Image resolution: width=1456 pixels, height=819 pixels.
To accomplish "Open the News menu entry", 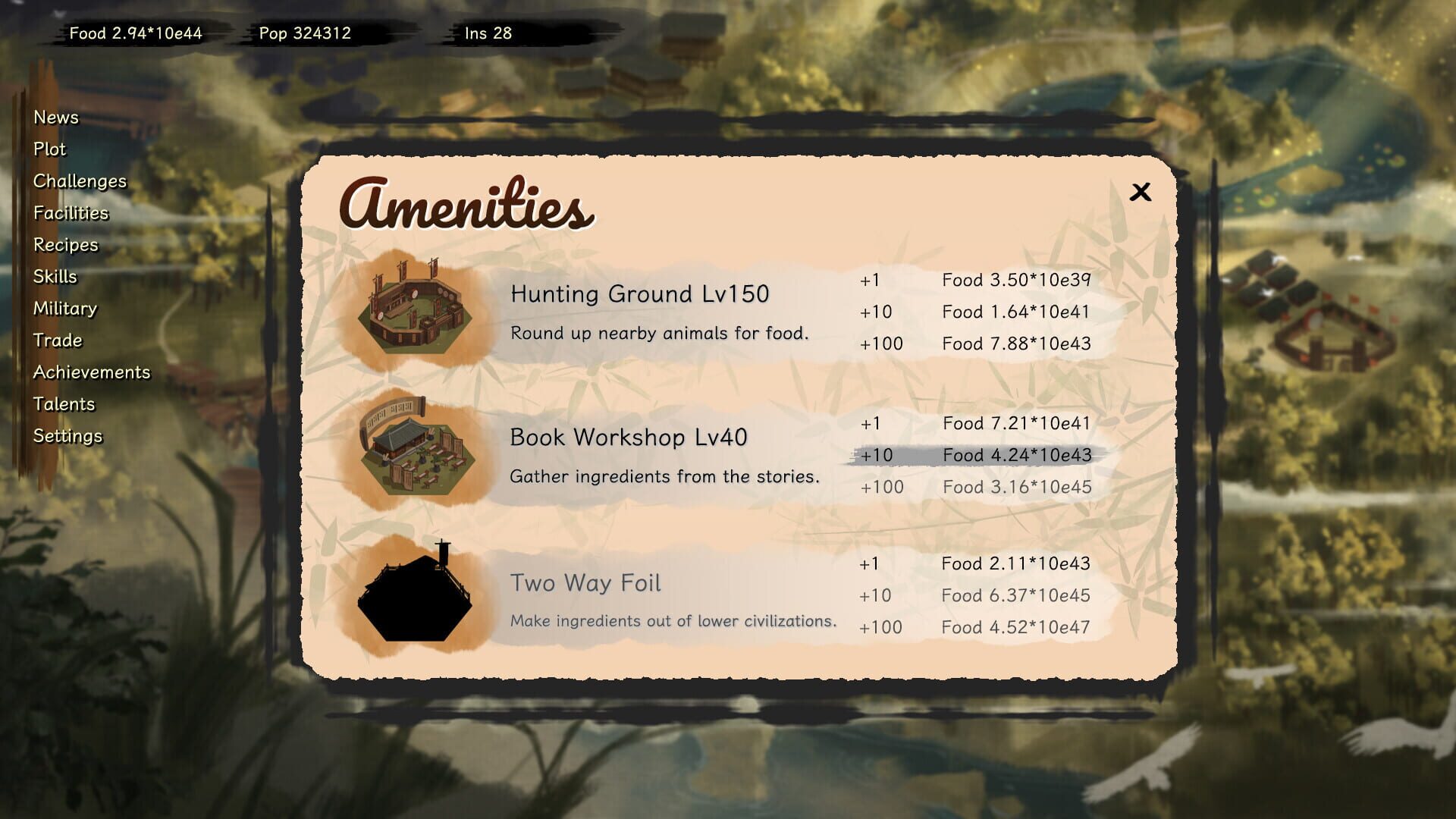I will (x=55, y=118).
